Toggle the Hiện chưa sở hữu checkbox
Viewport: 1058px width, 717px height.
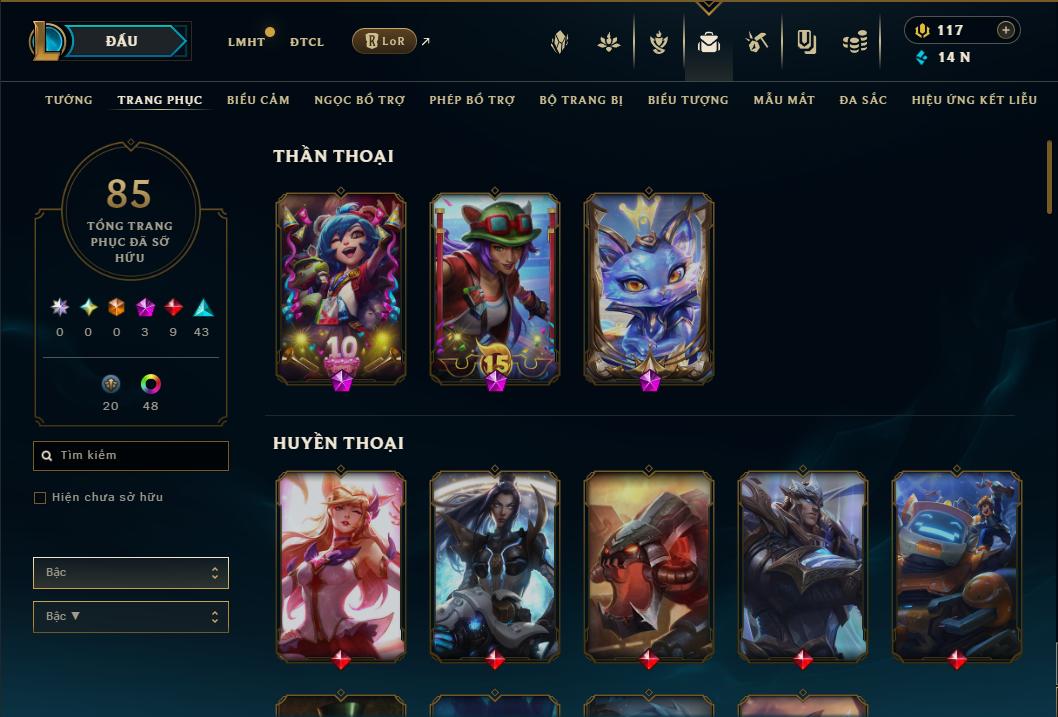tap(40, 498)
